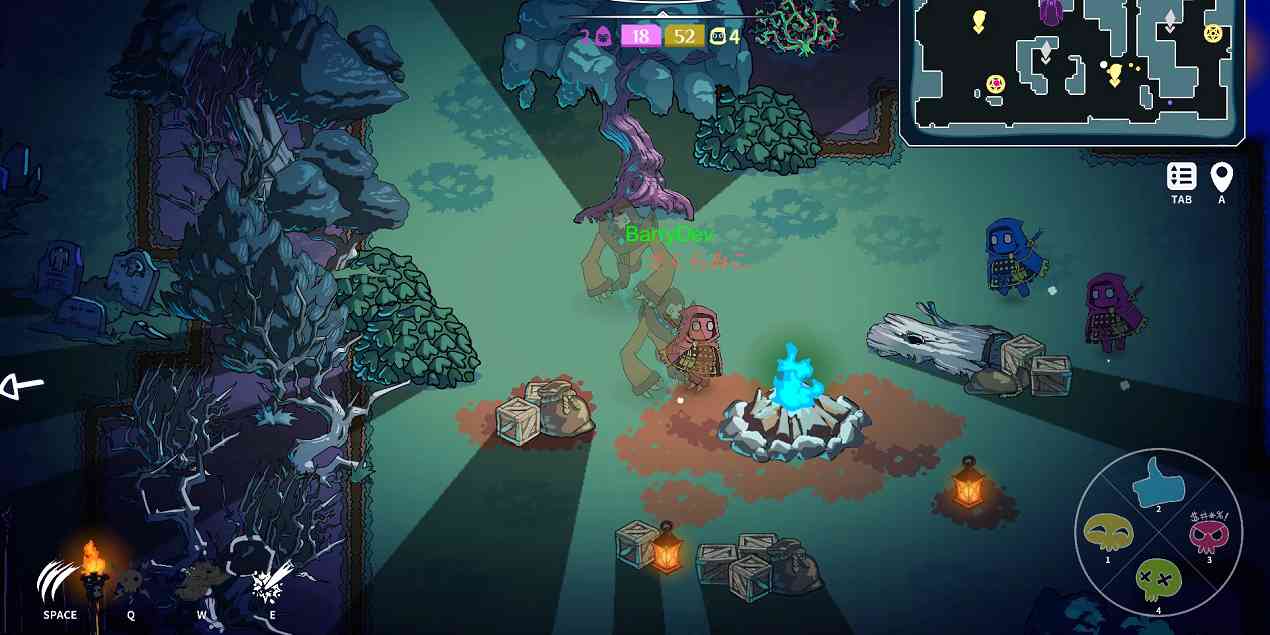
Task: Use the green dead skull emote
Action: 1158,579
